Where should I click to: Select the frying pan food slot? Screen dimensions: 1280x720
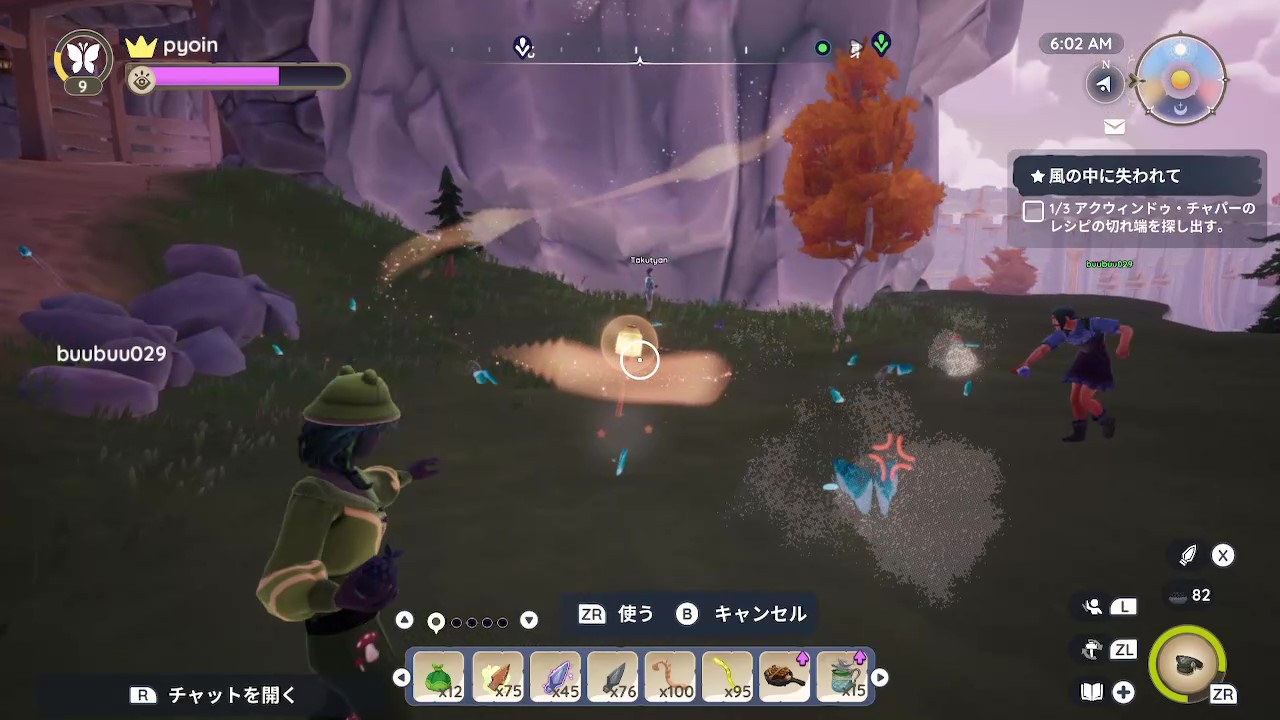tap(785, 677)
